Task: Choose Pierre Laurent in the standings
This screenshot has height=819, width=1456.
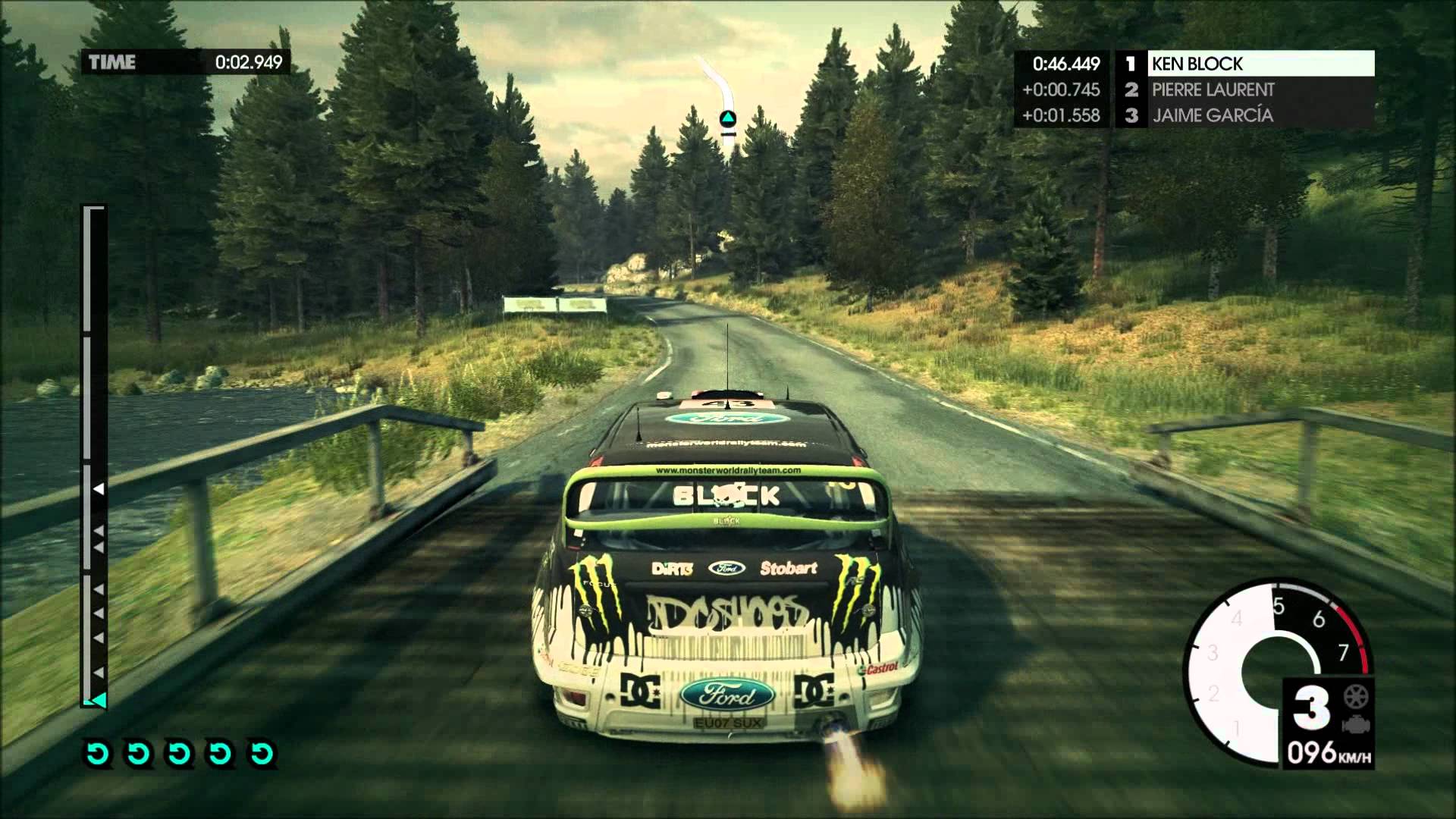Action: point(1260,89)
